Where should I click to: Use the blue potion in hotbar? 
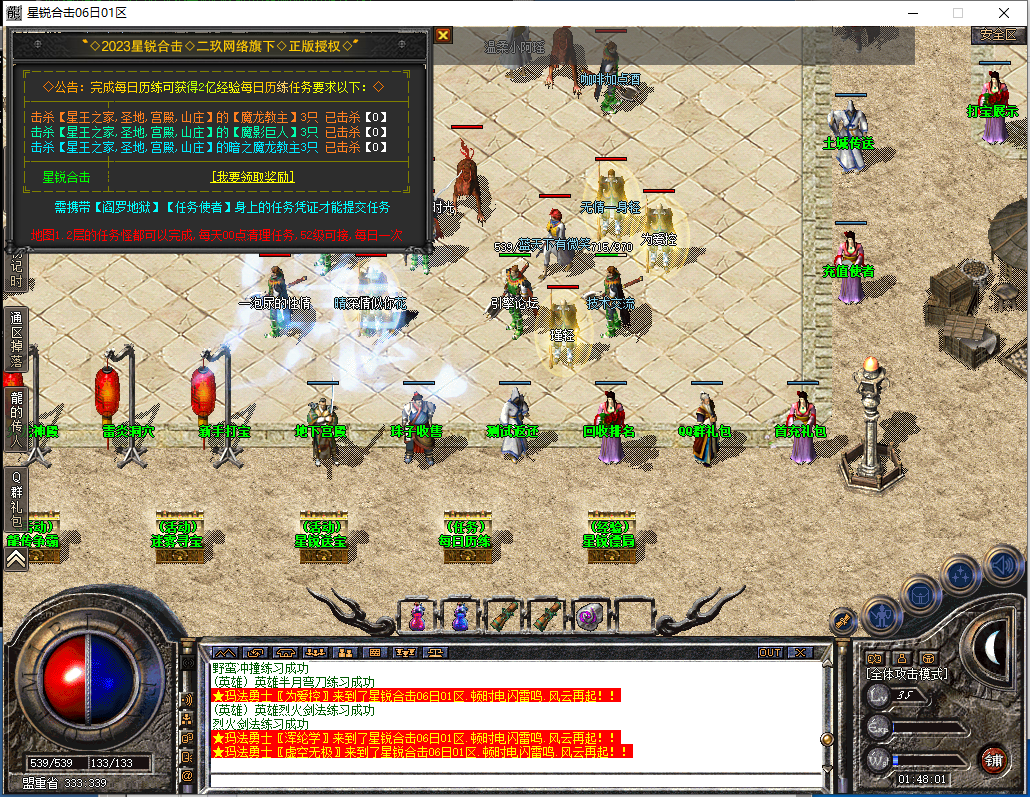pyautogui.click(x=460, y=615)
